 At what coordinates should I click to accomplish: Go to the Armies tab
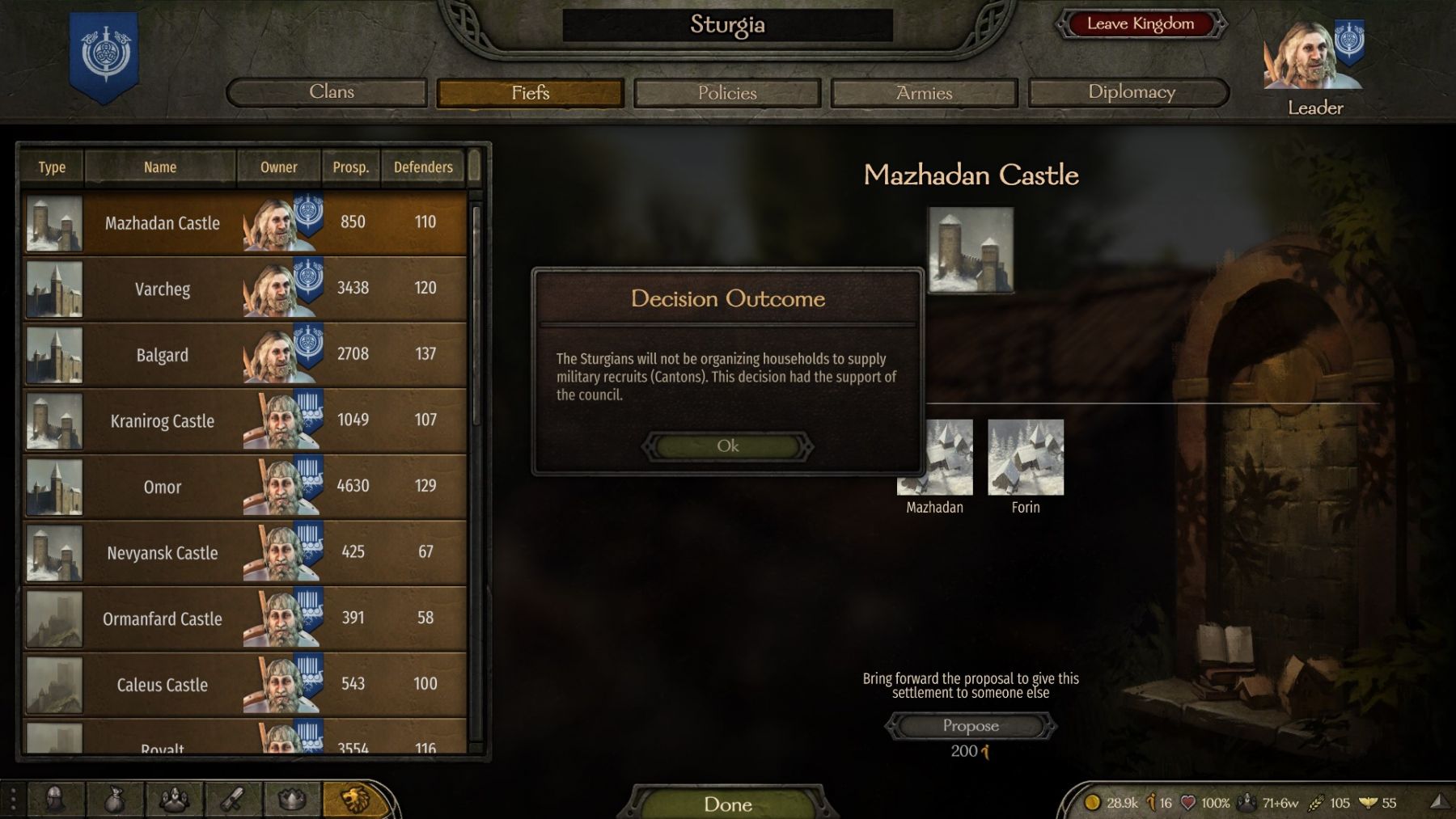tap(924, 93)
